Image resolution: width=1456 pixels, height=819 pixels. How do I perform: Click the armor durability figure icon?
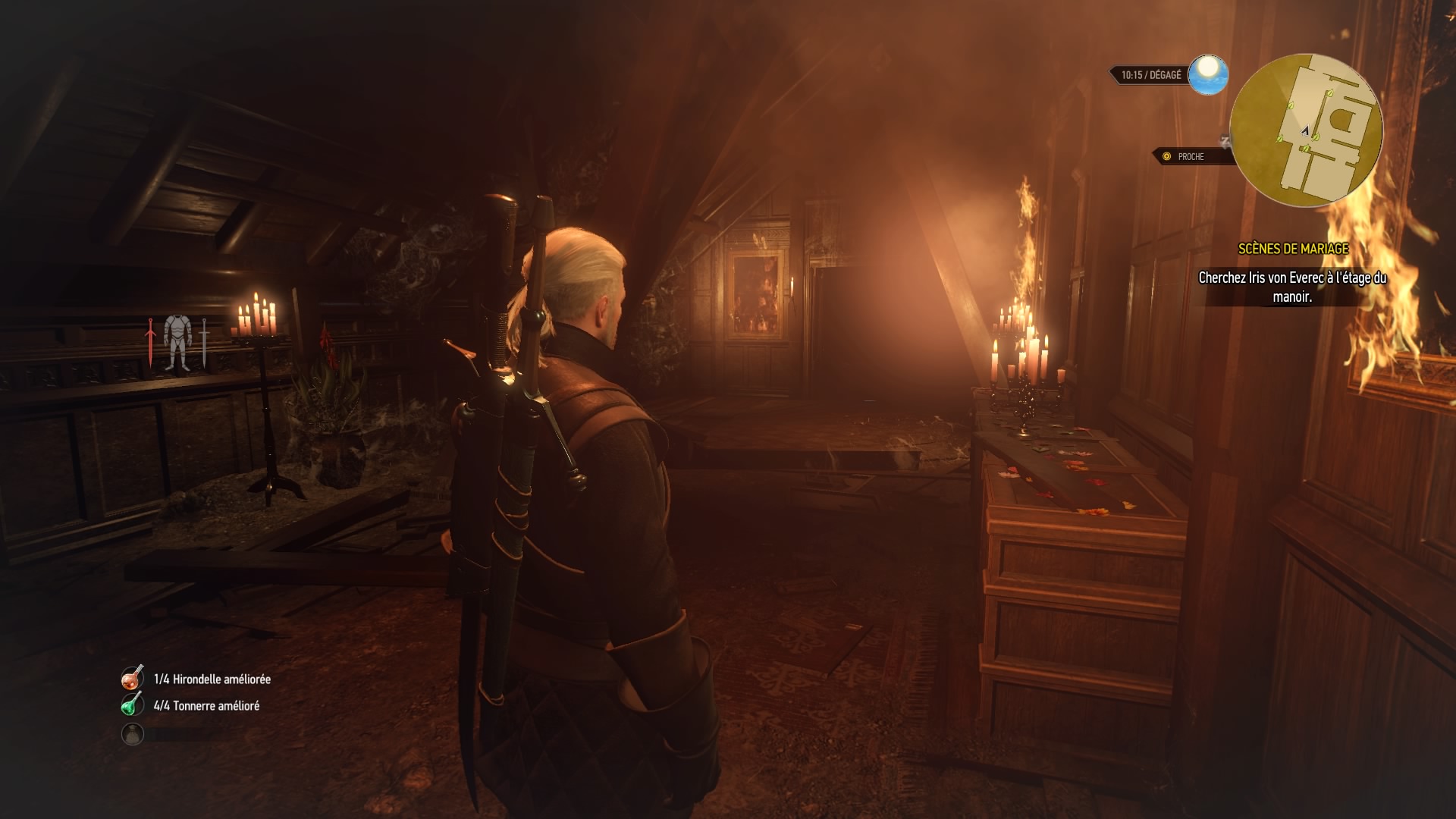(x=177, y=343)
